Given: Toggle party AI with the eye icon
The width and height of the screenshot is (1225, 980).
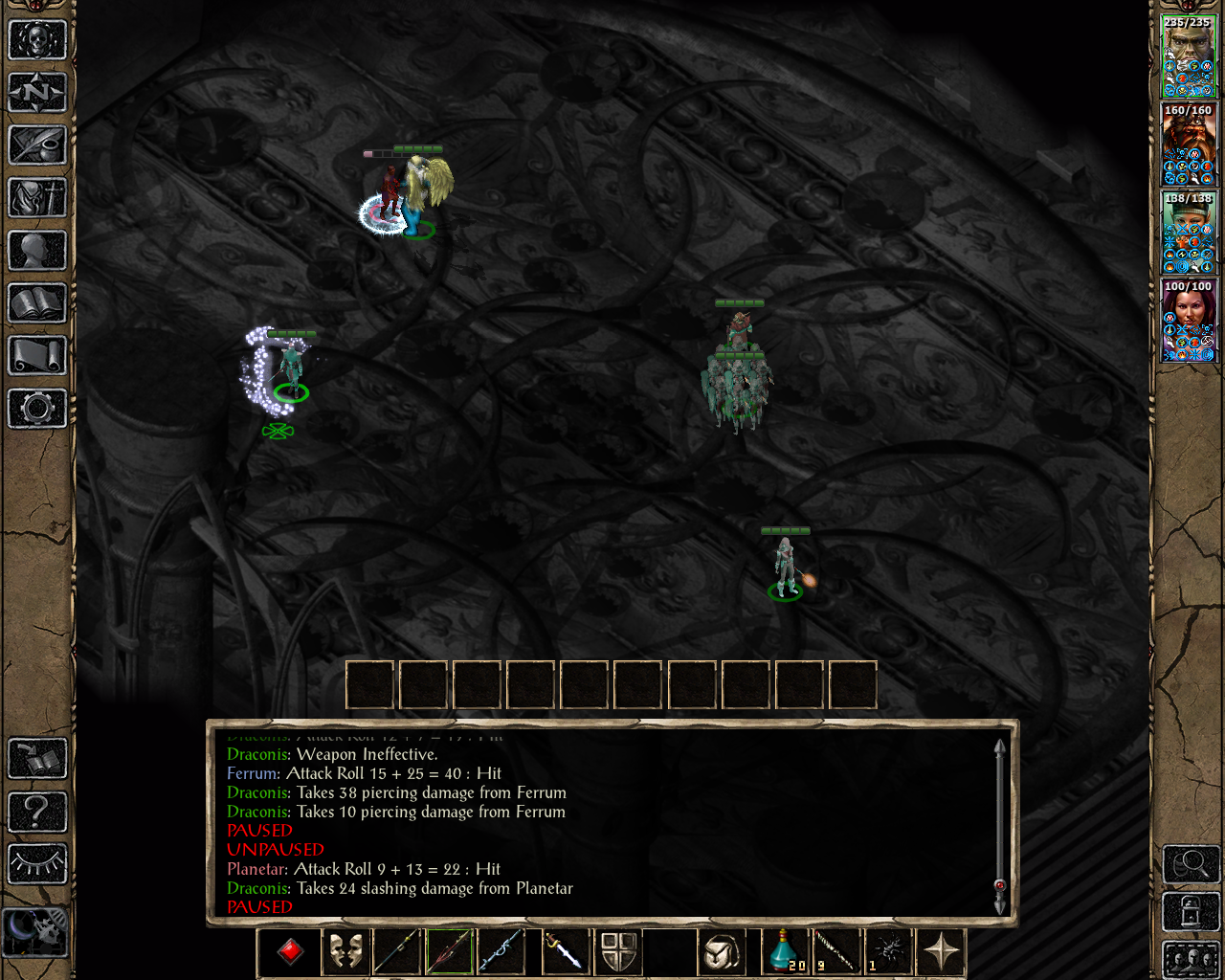Looking at the screenshot, I should click(x=38, y=863).
